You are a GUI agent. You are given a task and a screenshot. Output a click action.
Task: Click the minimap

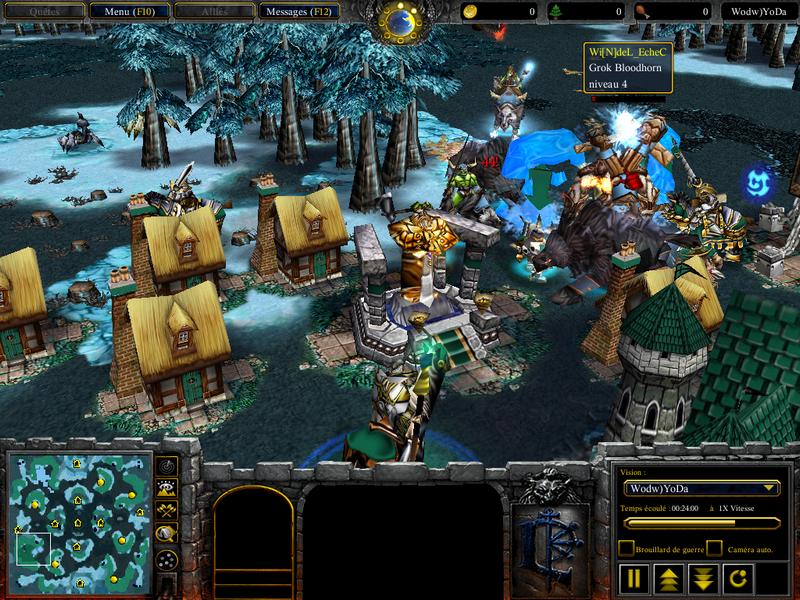[77, 521]
